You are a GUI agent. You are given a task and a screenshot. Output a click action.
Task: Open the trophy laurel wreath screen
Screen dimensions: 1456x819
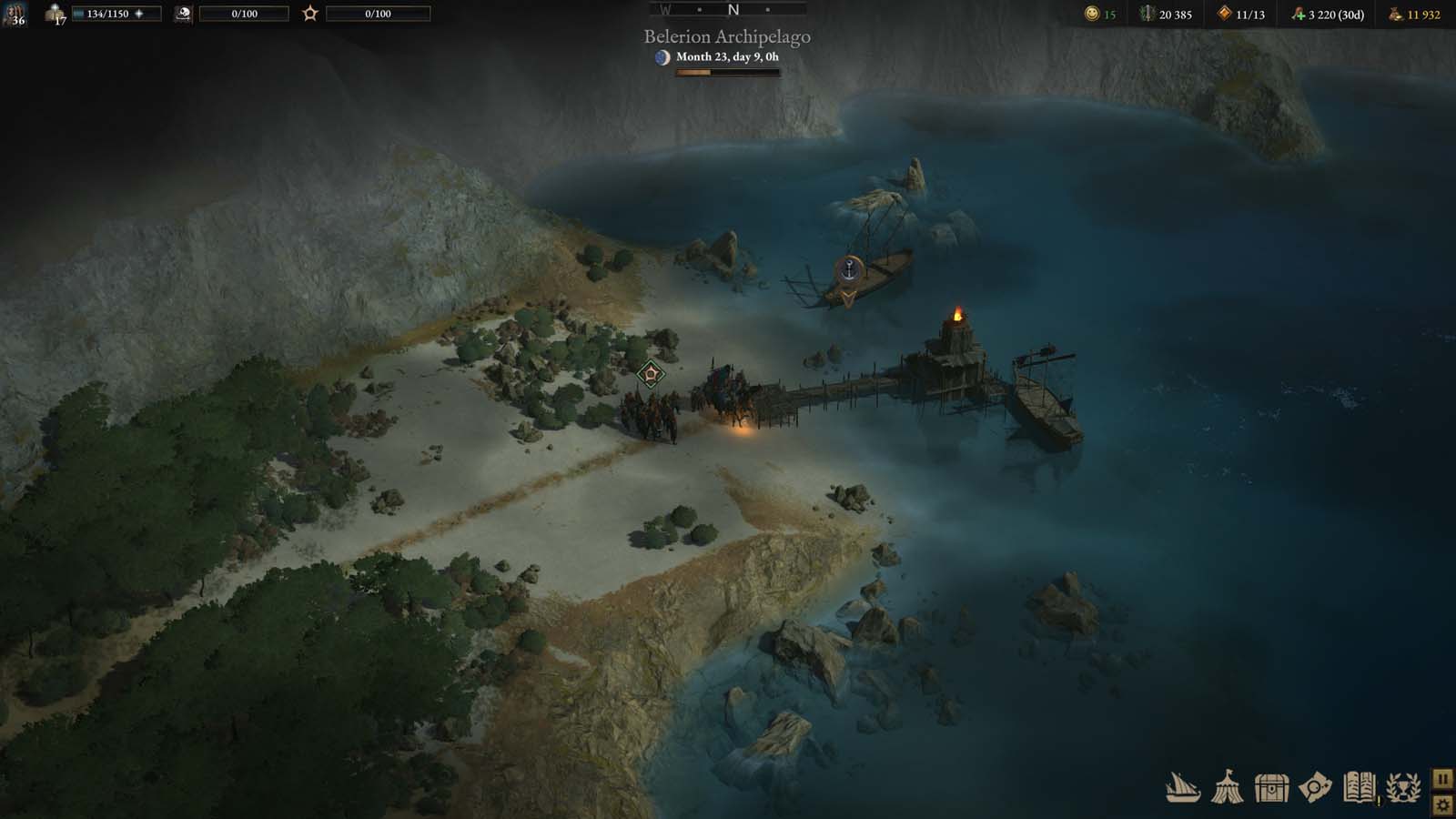(1403, 787)
